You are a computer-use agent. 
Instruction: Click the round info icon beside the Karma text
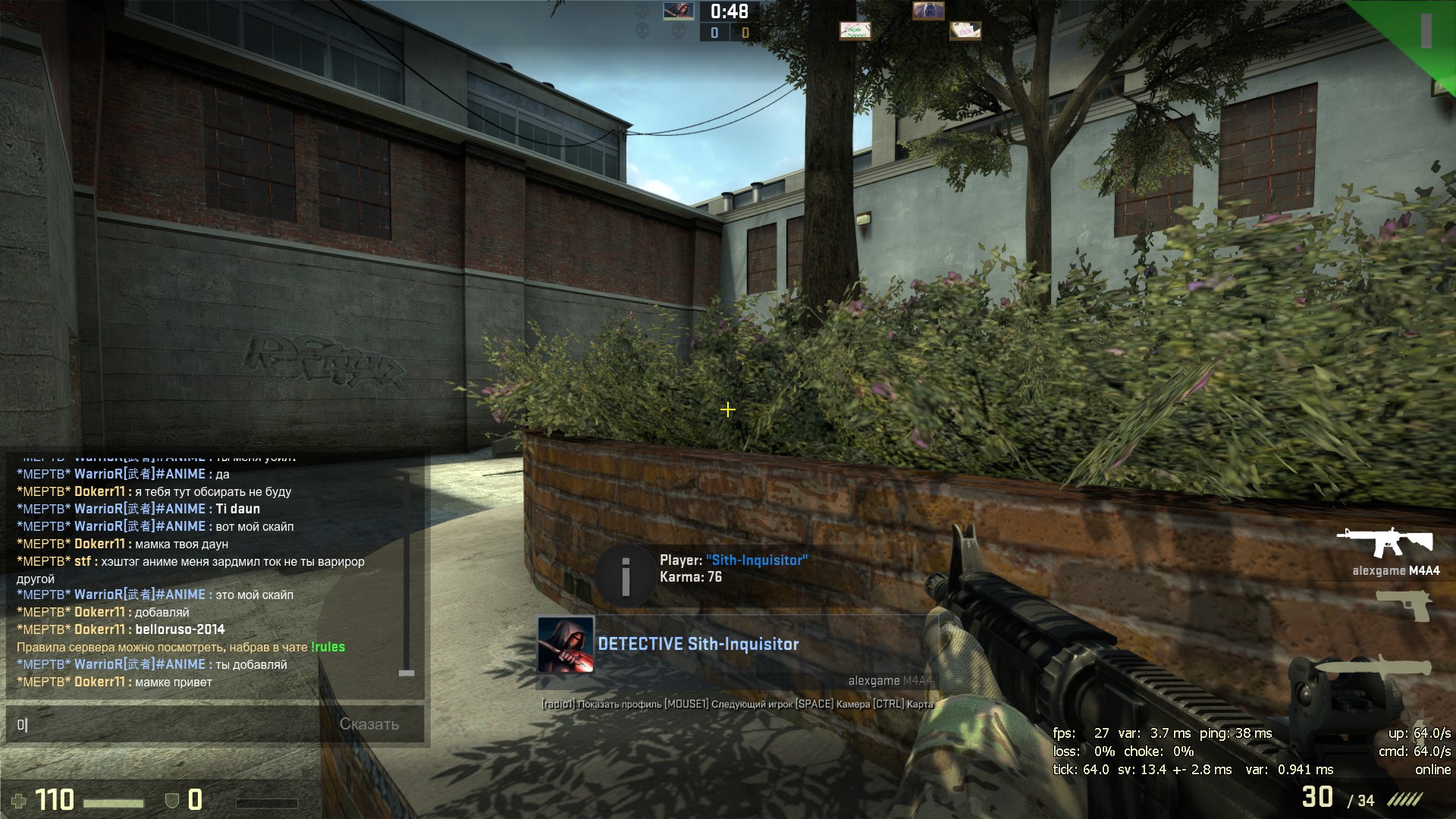tap(626, 576)
